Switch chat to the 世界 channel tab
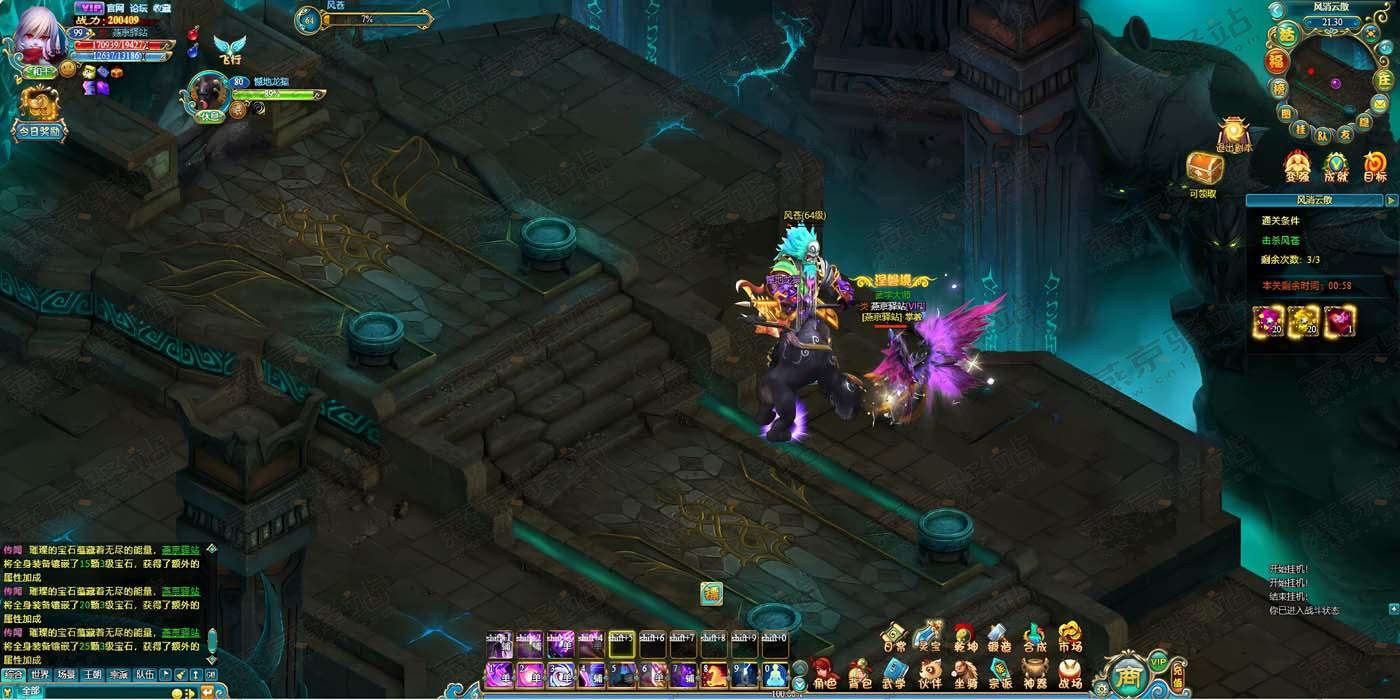Image resolution: width=1400 pixels, height=700 pixels. 39,675
